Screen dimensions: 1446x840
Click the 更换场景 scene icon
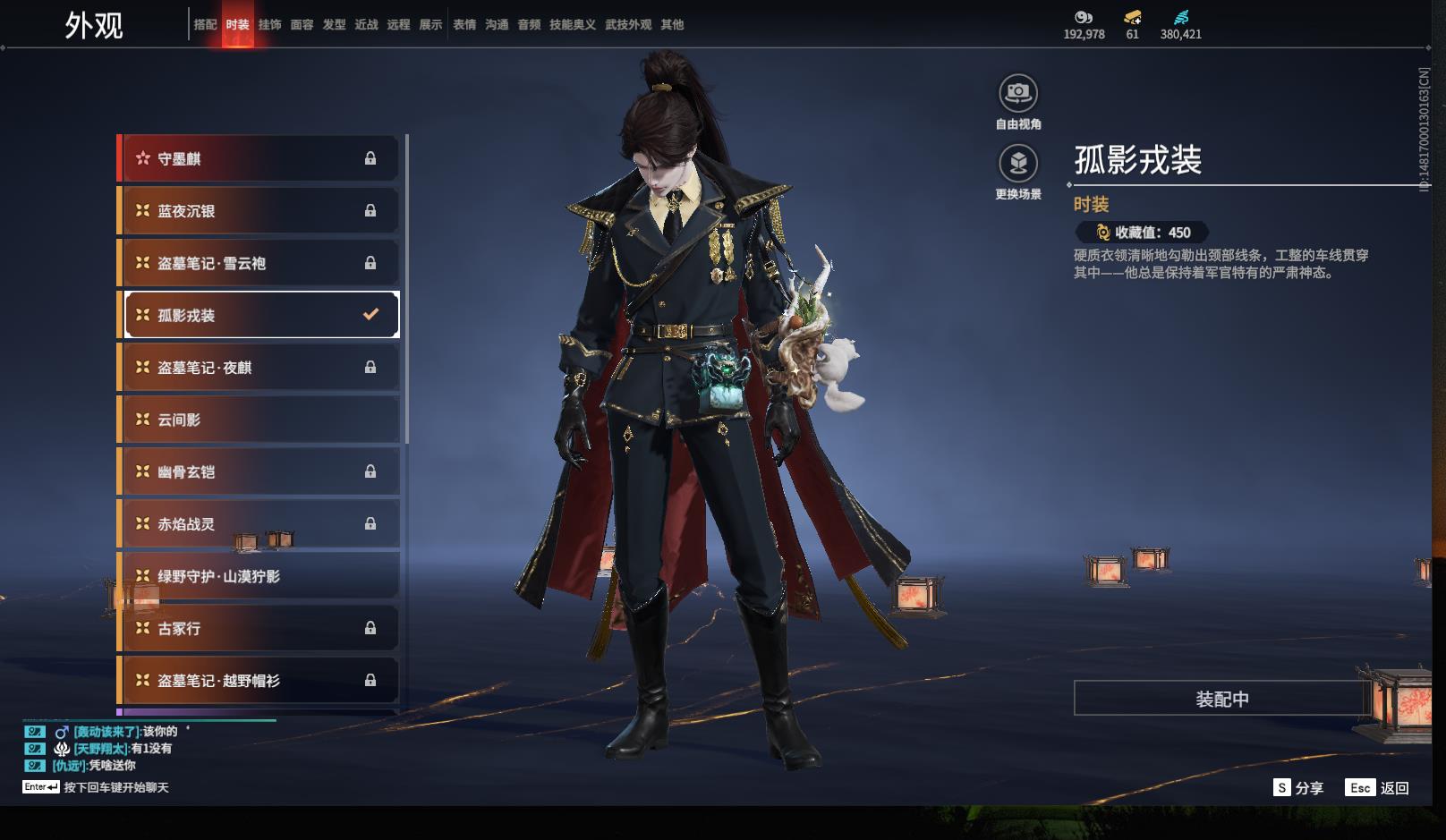[1018, 164]
